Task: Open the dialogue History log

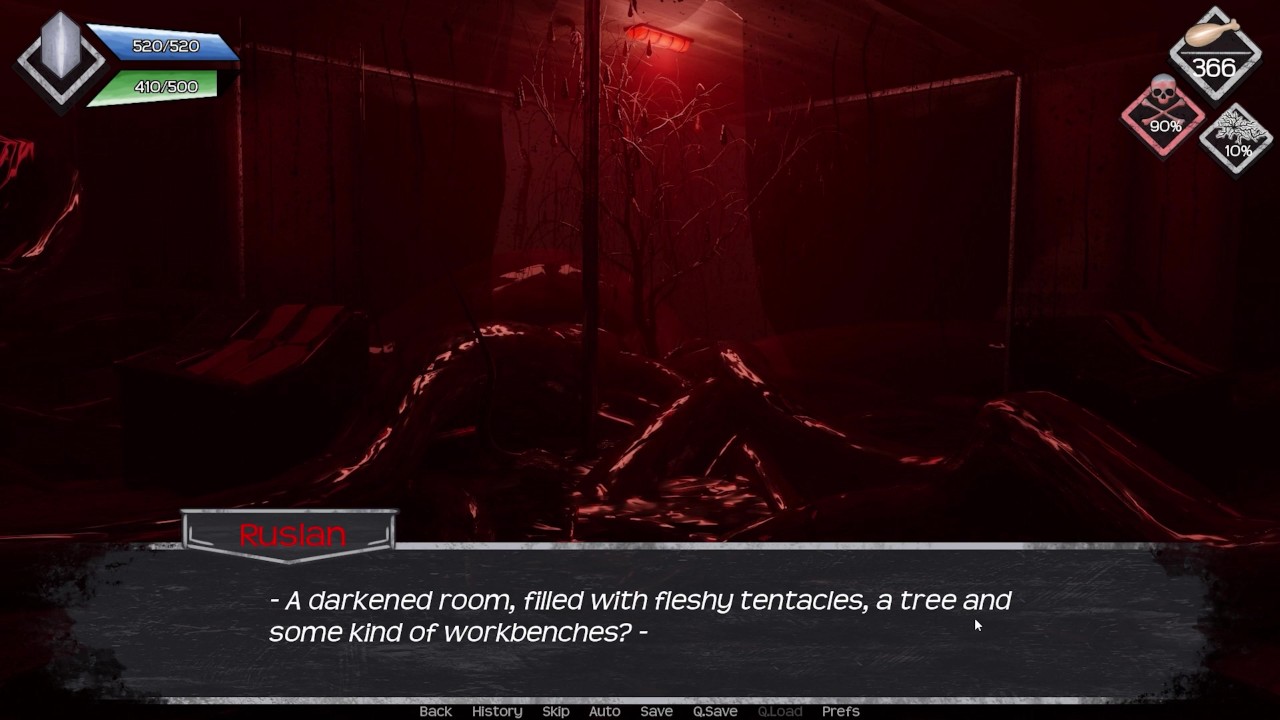Action: point(497,711)
